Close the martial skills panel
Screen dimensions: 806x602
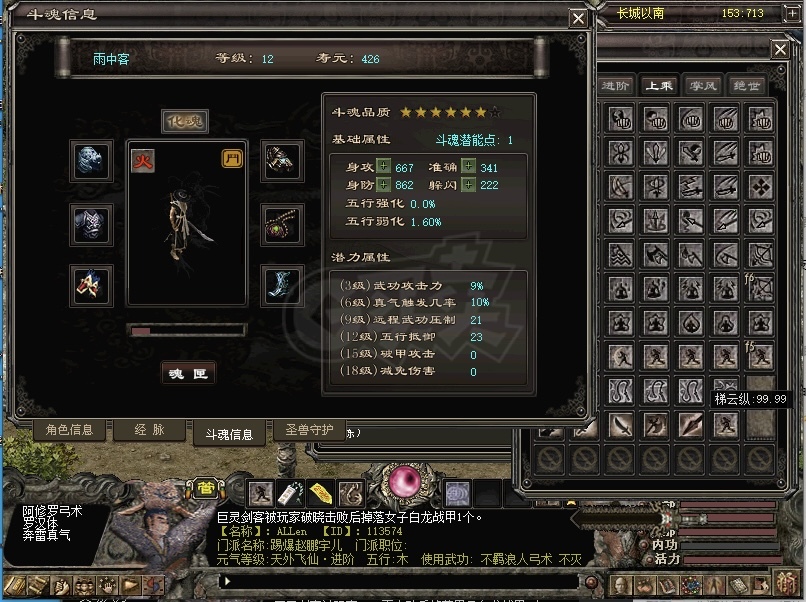(x=780, y=49)
